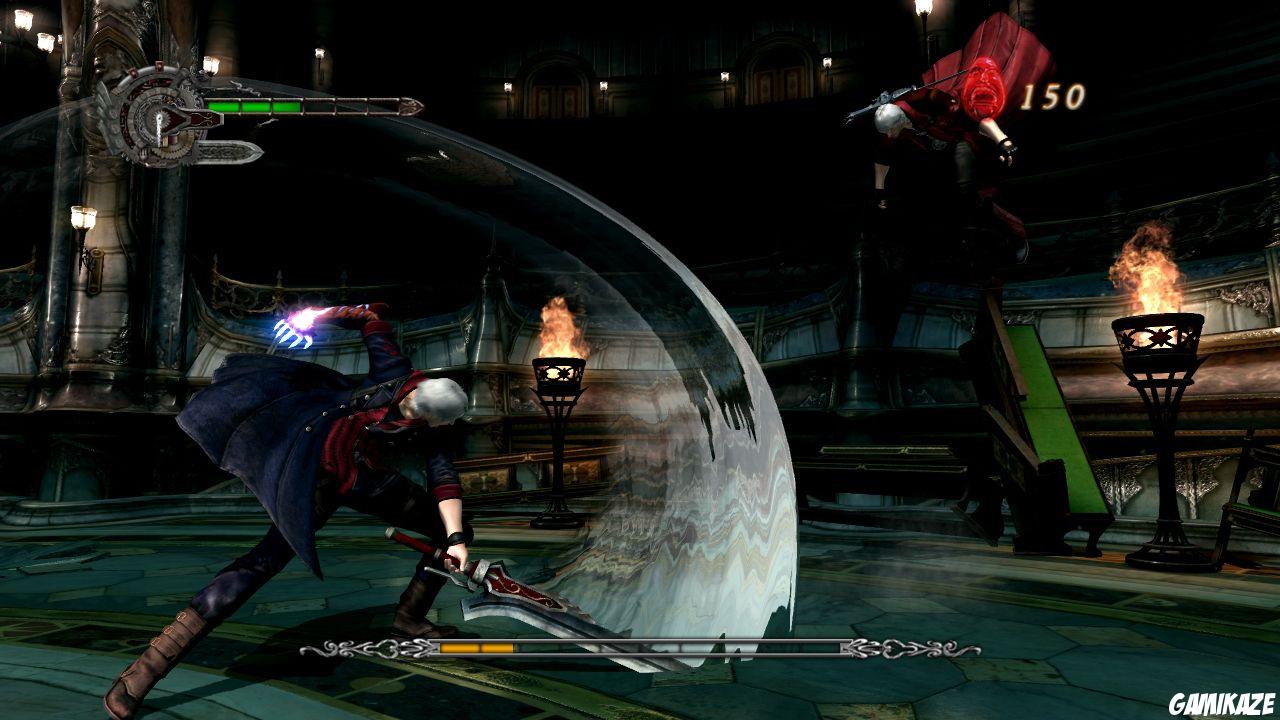Click the second orange segment of the Exceed gauge

point(497,648)
